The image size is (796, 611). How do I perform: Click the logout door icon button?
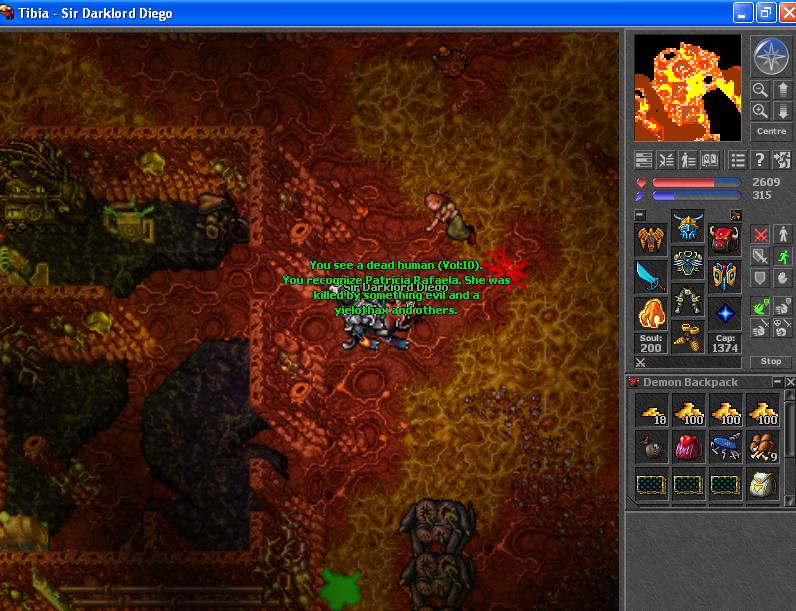(x=782, y=160)
